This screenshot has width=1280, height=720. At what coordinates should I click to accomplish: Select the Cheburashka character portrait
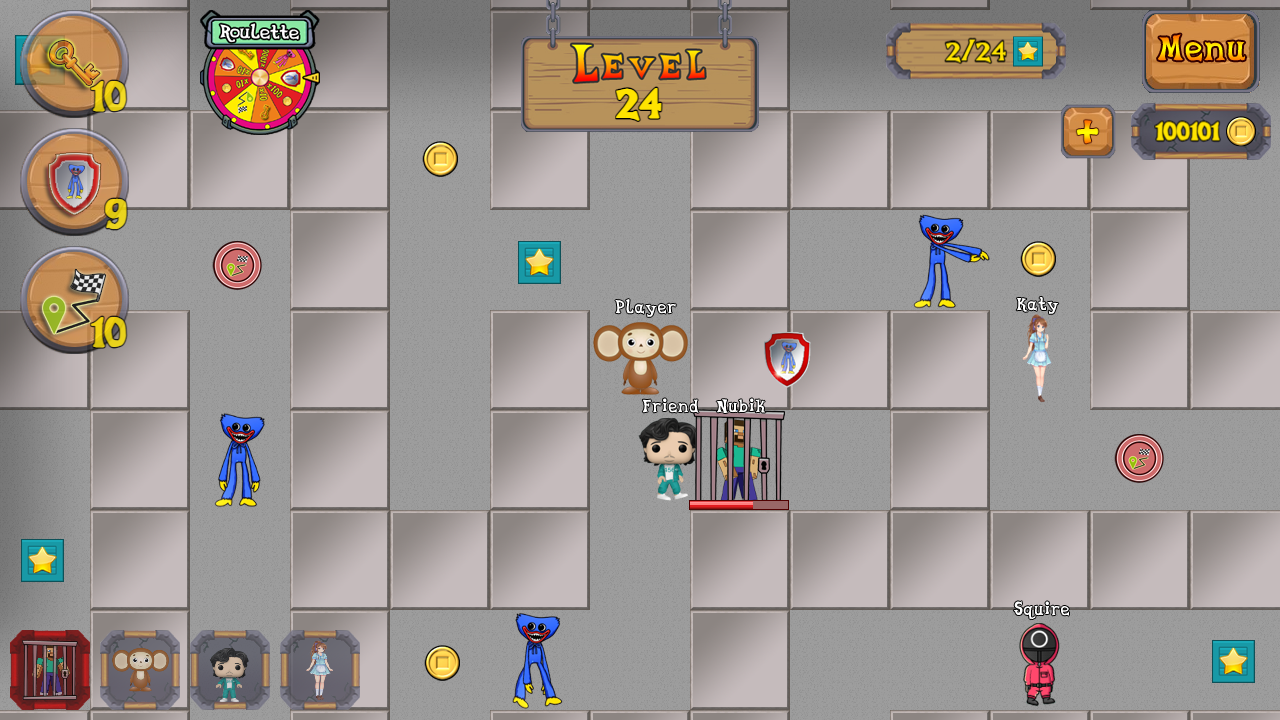(x=140, y=668)
